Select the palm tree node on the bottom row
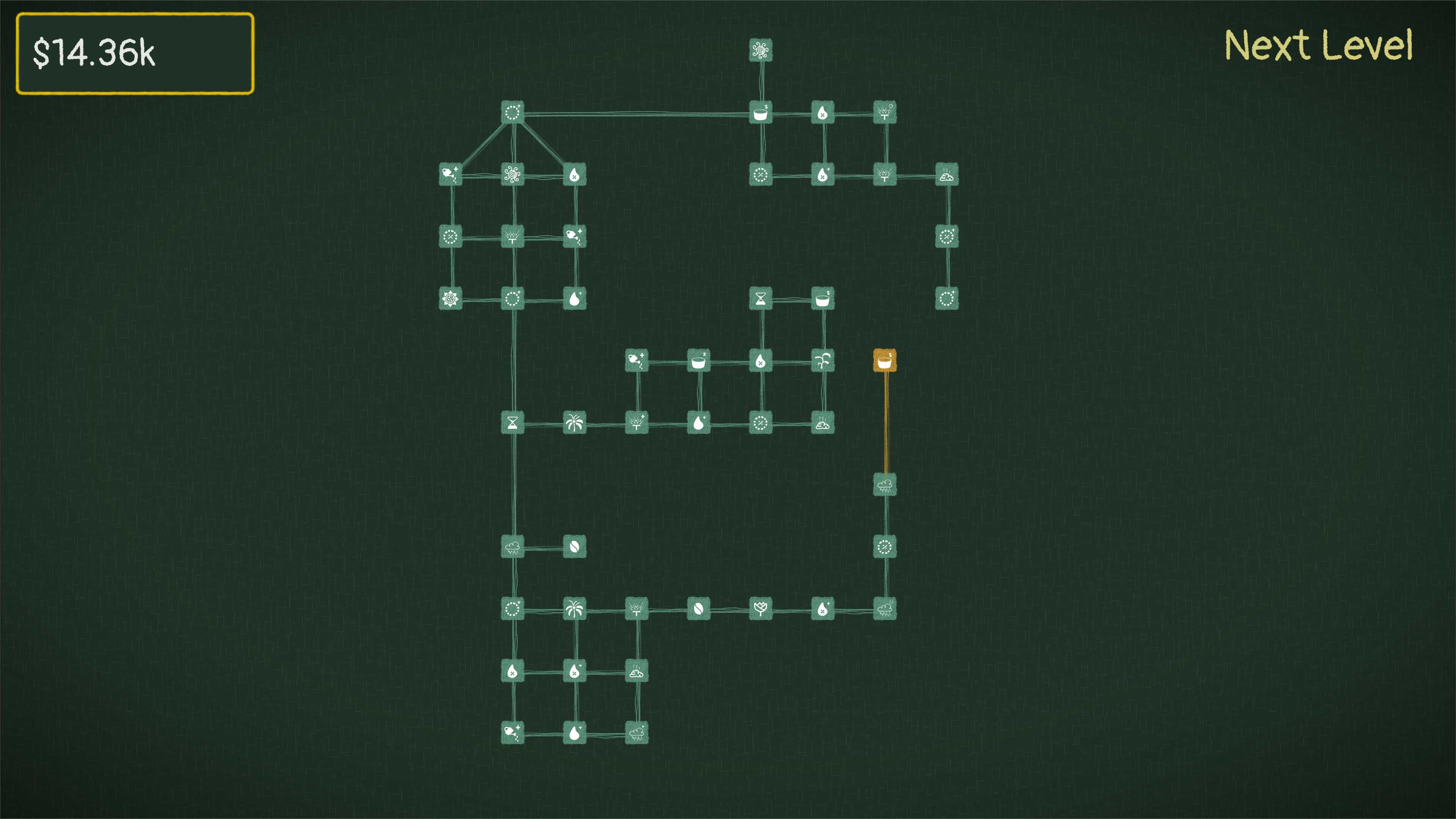 pyautogui.click(x=576, y=609)
